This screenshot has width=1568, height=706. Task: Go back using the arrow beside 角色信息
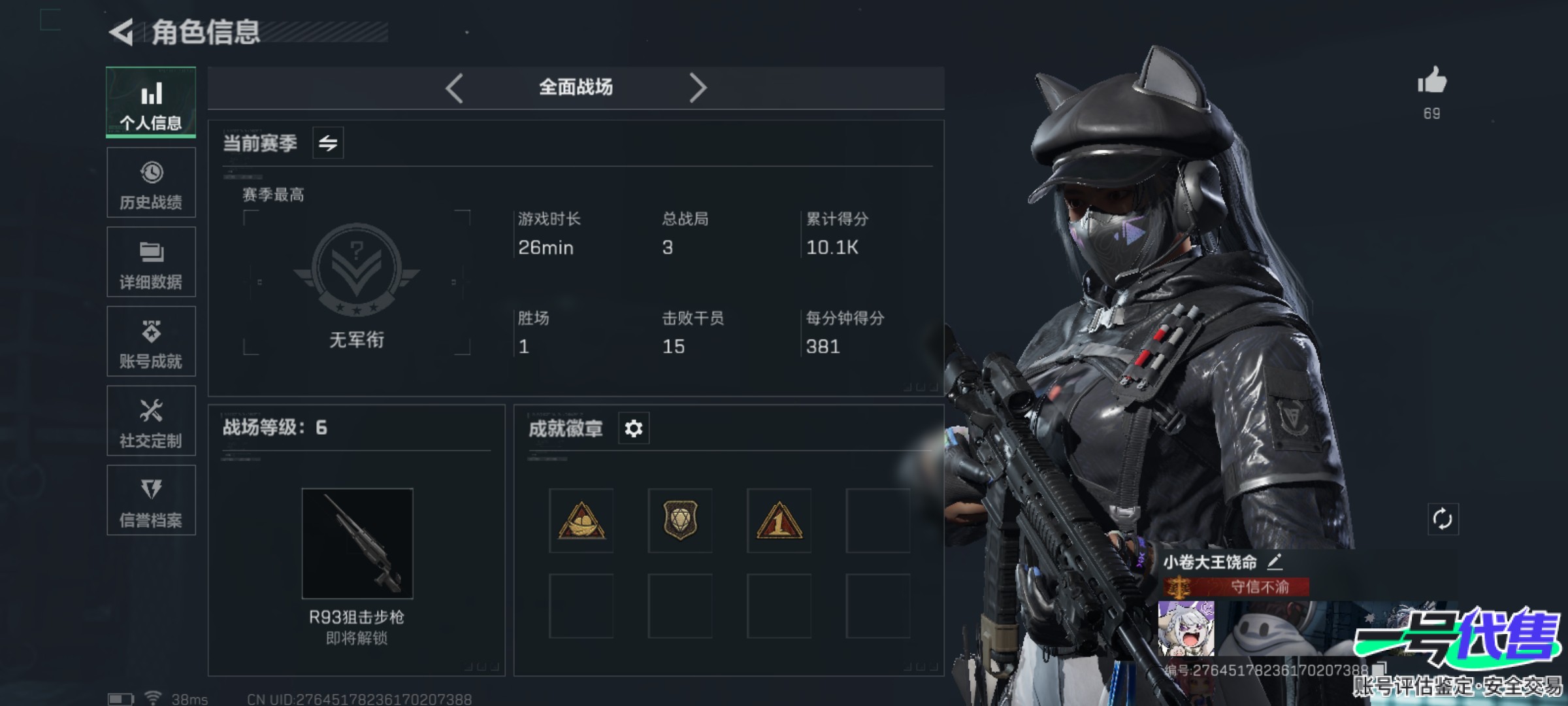[x=122, y=32]
